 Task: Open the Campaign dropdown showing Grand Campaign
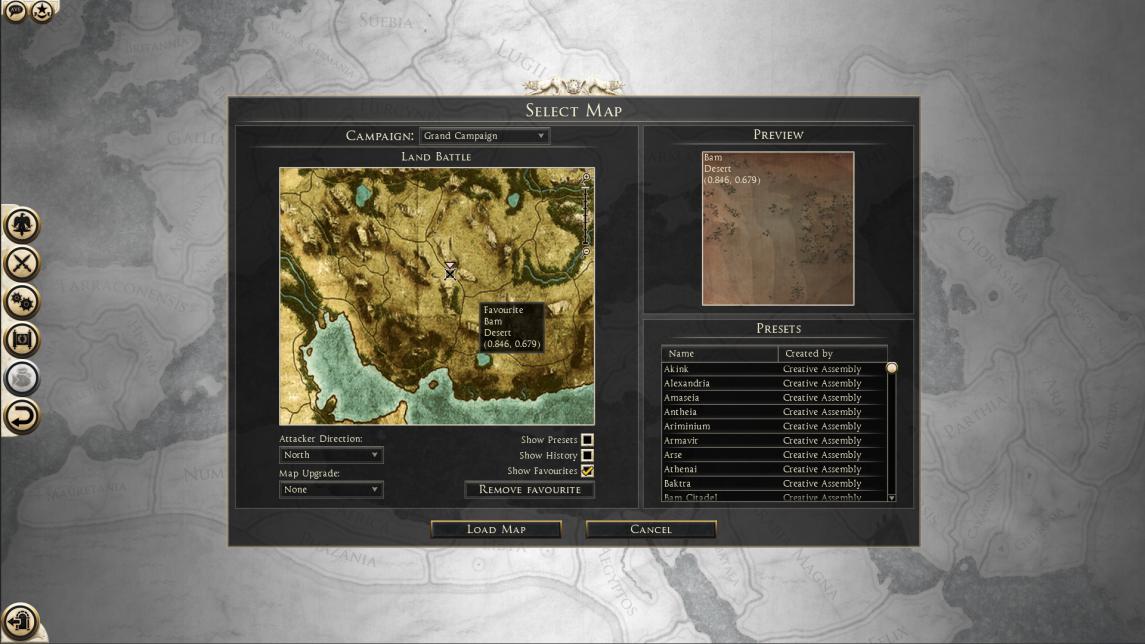click(x=485, y=136)
